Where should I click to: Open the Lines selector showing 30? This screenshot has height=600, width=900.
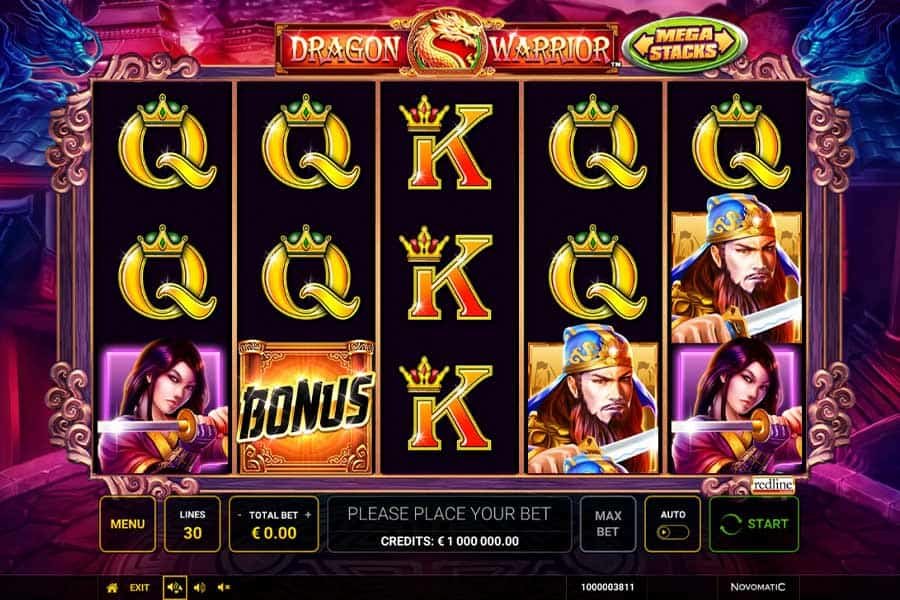(x=192, y=524)
